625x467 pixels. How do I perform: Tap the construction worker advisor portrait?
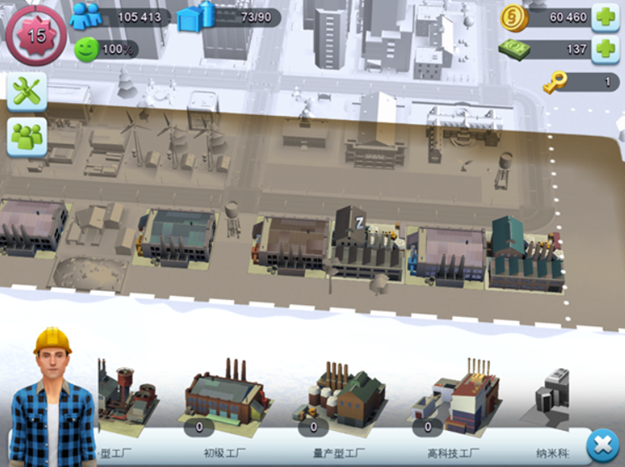pos(52,399)
